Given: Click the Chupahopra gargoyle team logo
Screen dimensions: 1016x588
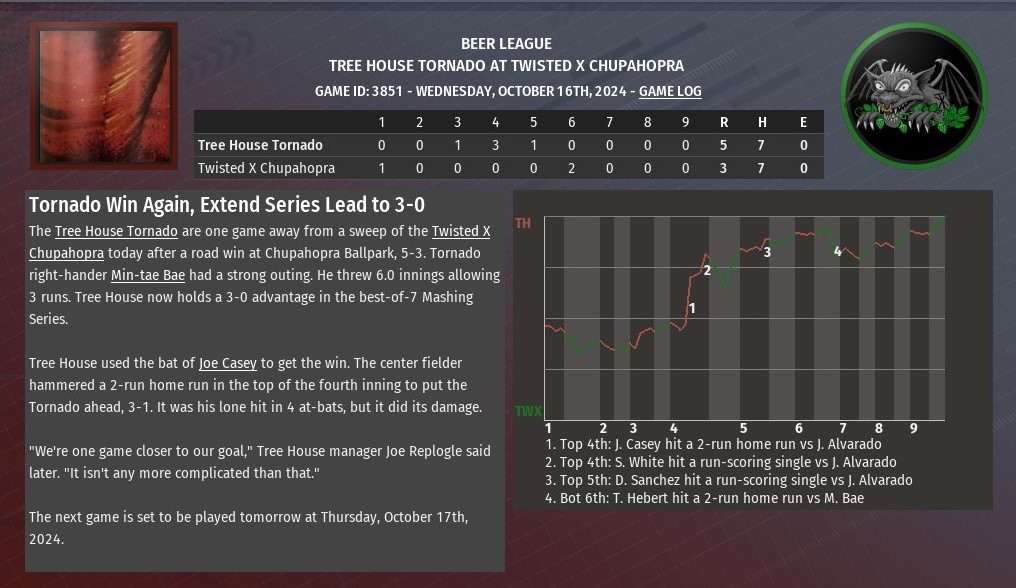Looking at the screenshot, I should coord(914,96).
